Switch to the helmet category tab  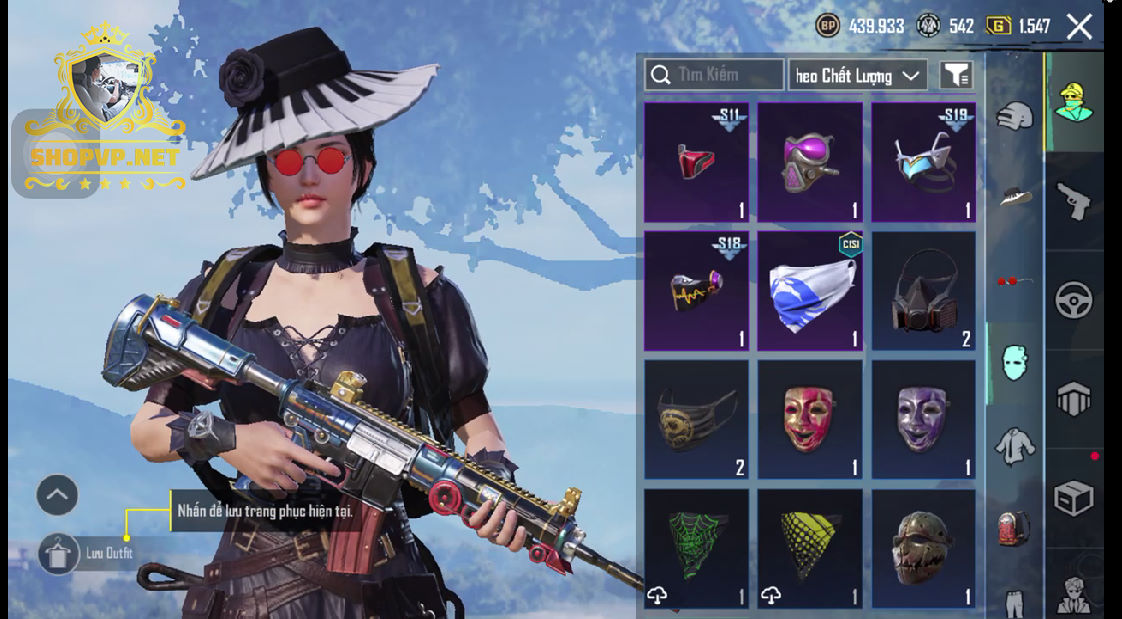1014,116
